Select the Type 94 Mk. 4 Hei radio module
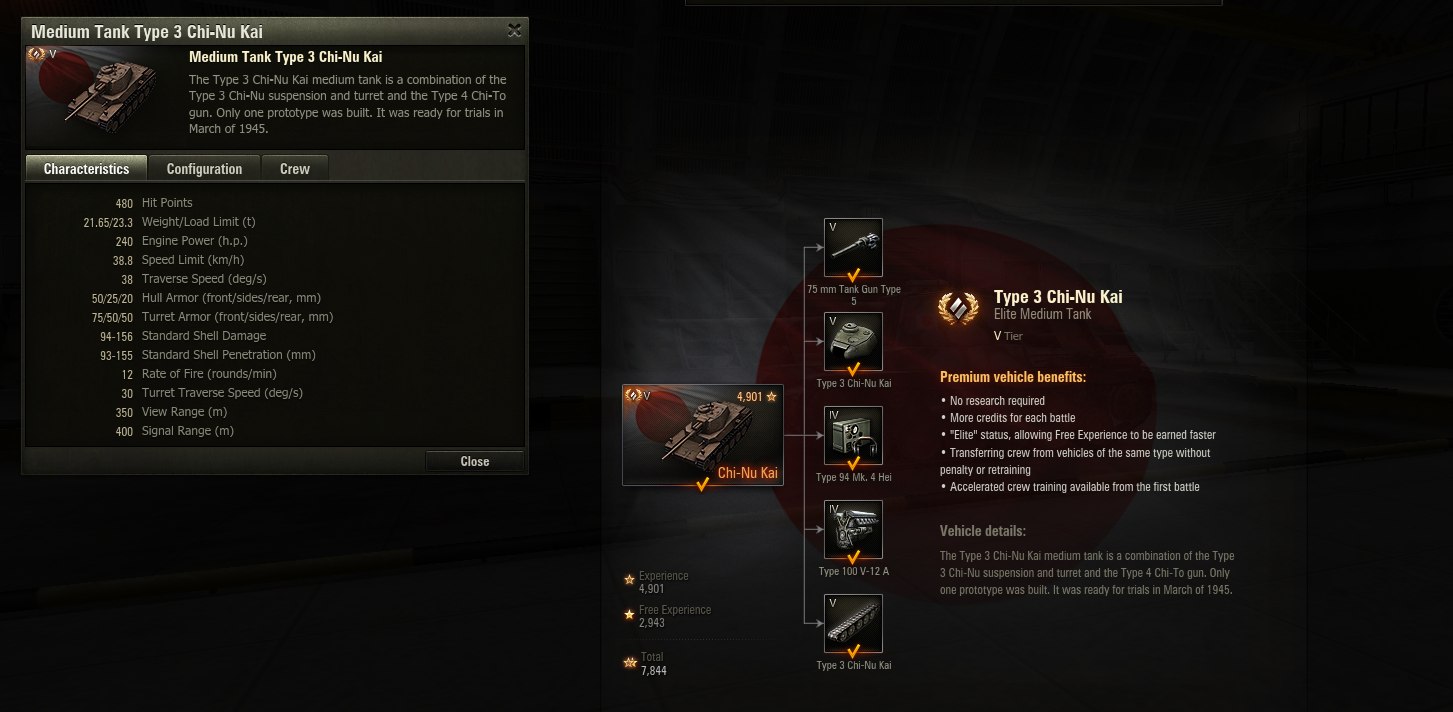The image size is (1453, 712). click(853, 436)
